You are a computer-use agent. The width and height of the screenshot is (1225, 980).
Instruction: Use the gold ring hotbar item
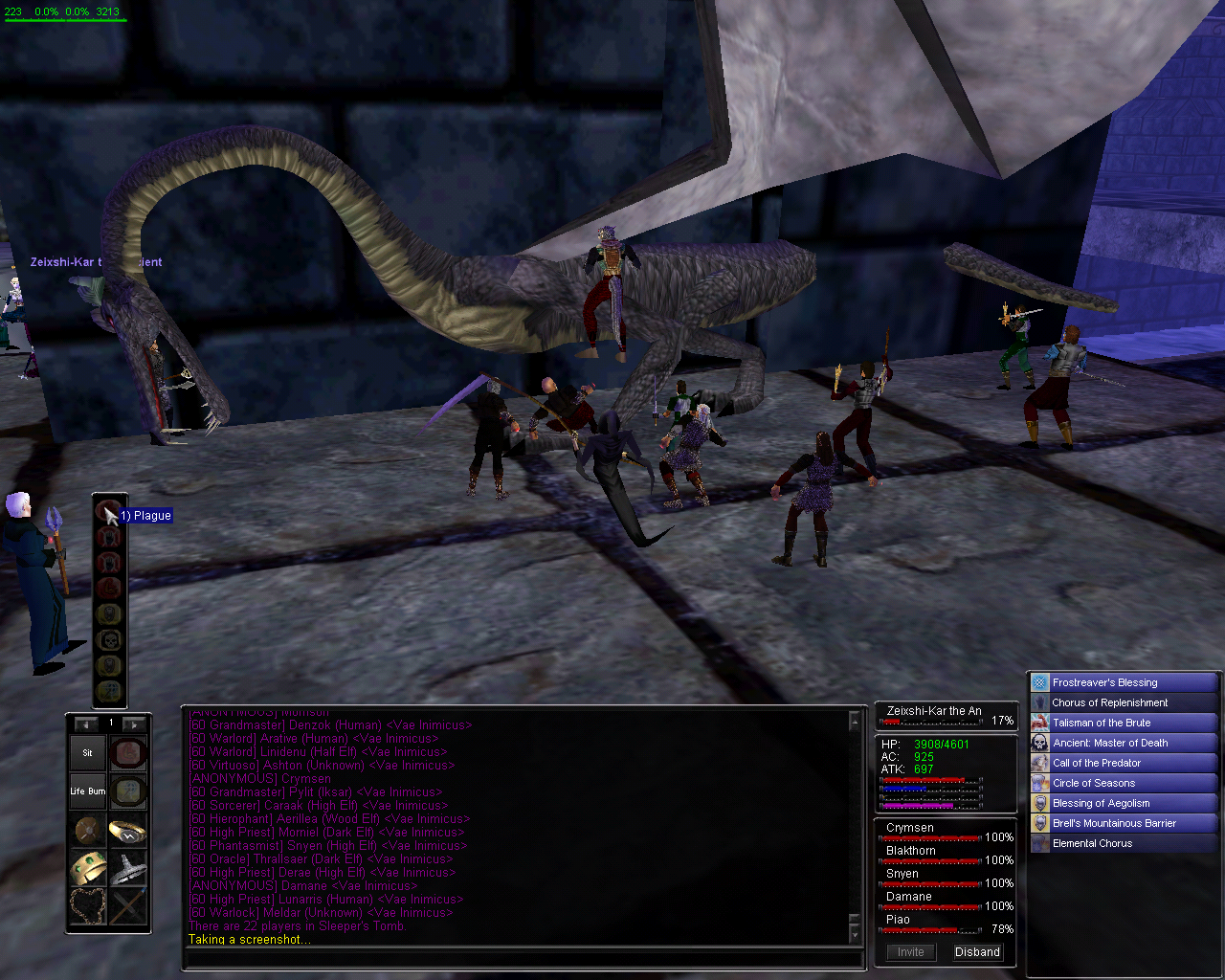127,830
